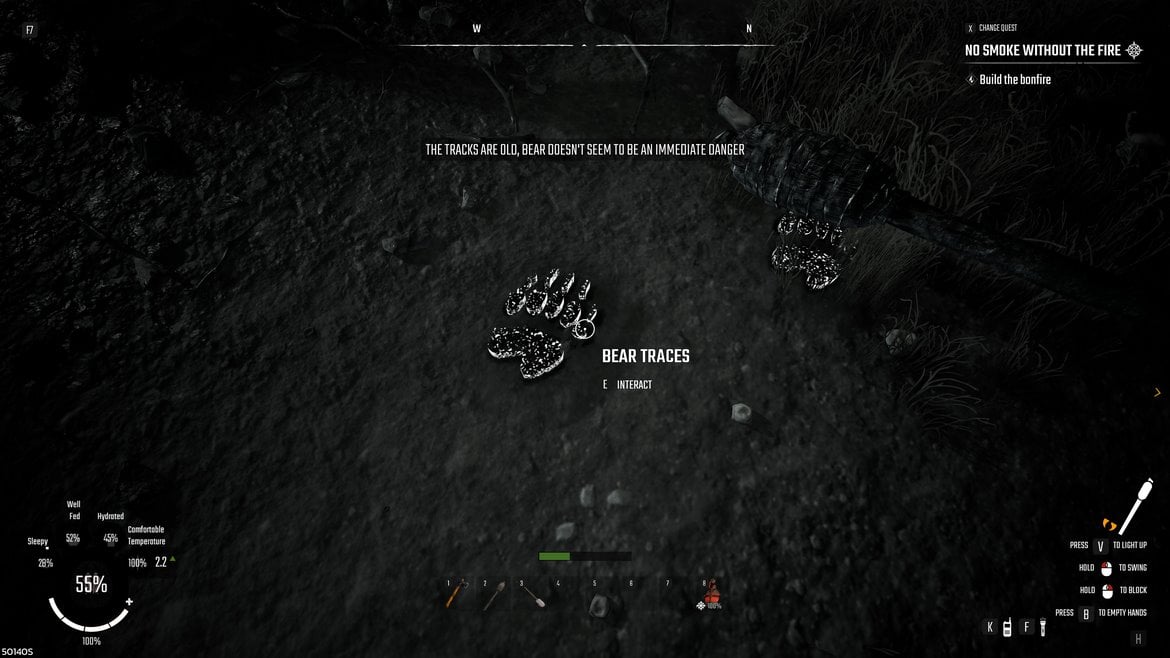Click the Build the bonfire objective
1170x658 pixels.
click(1015, 79)
